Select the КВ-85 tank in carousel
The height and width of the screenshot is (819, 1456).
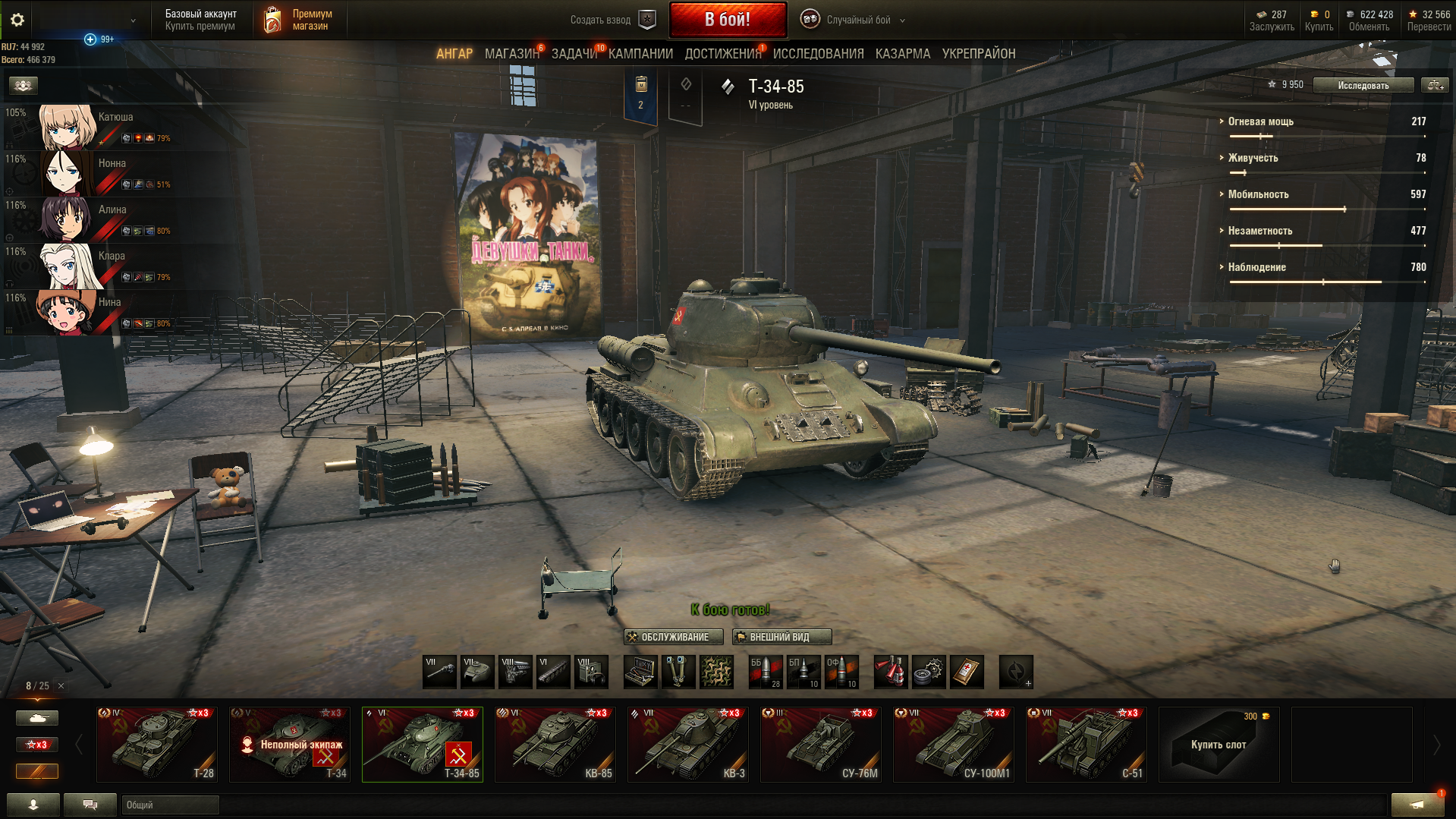click(x=555, y=745)
